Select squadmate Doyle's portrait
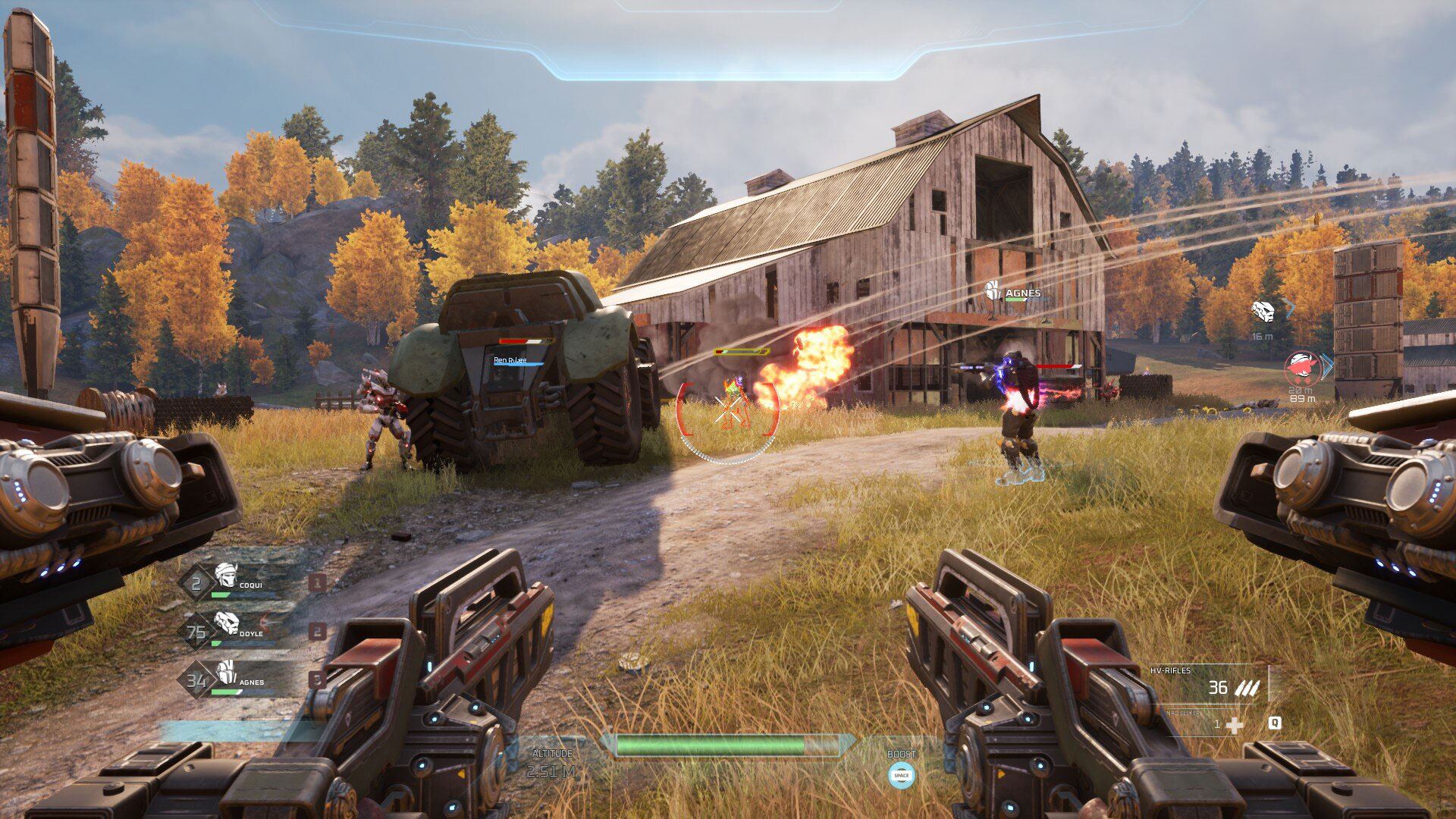 point(226,623)
